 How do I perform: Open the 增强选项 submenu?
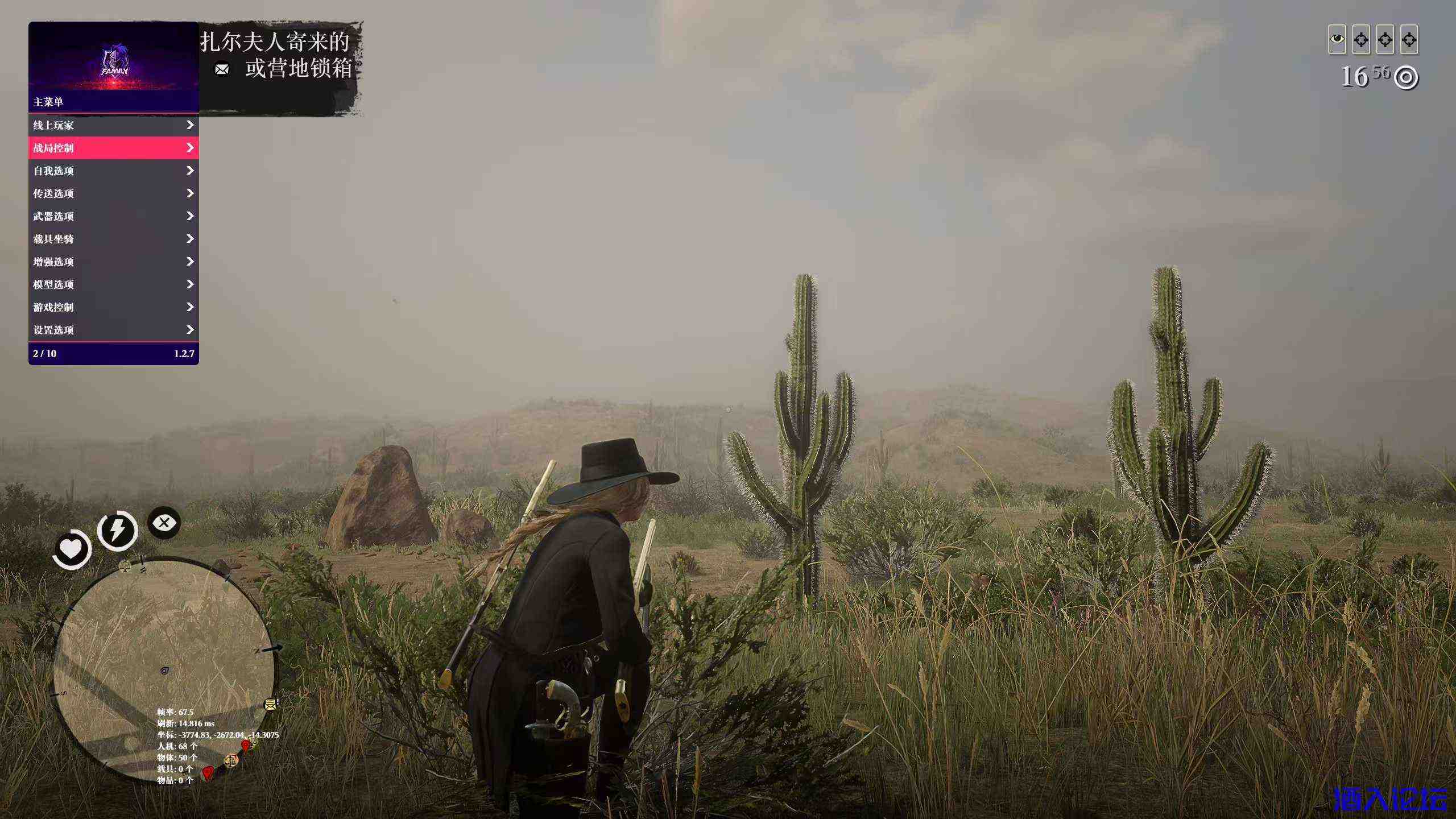pyautogui.click(x=113, y=262)
